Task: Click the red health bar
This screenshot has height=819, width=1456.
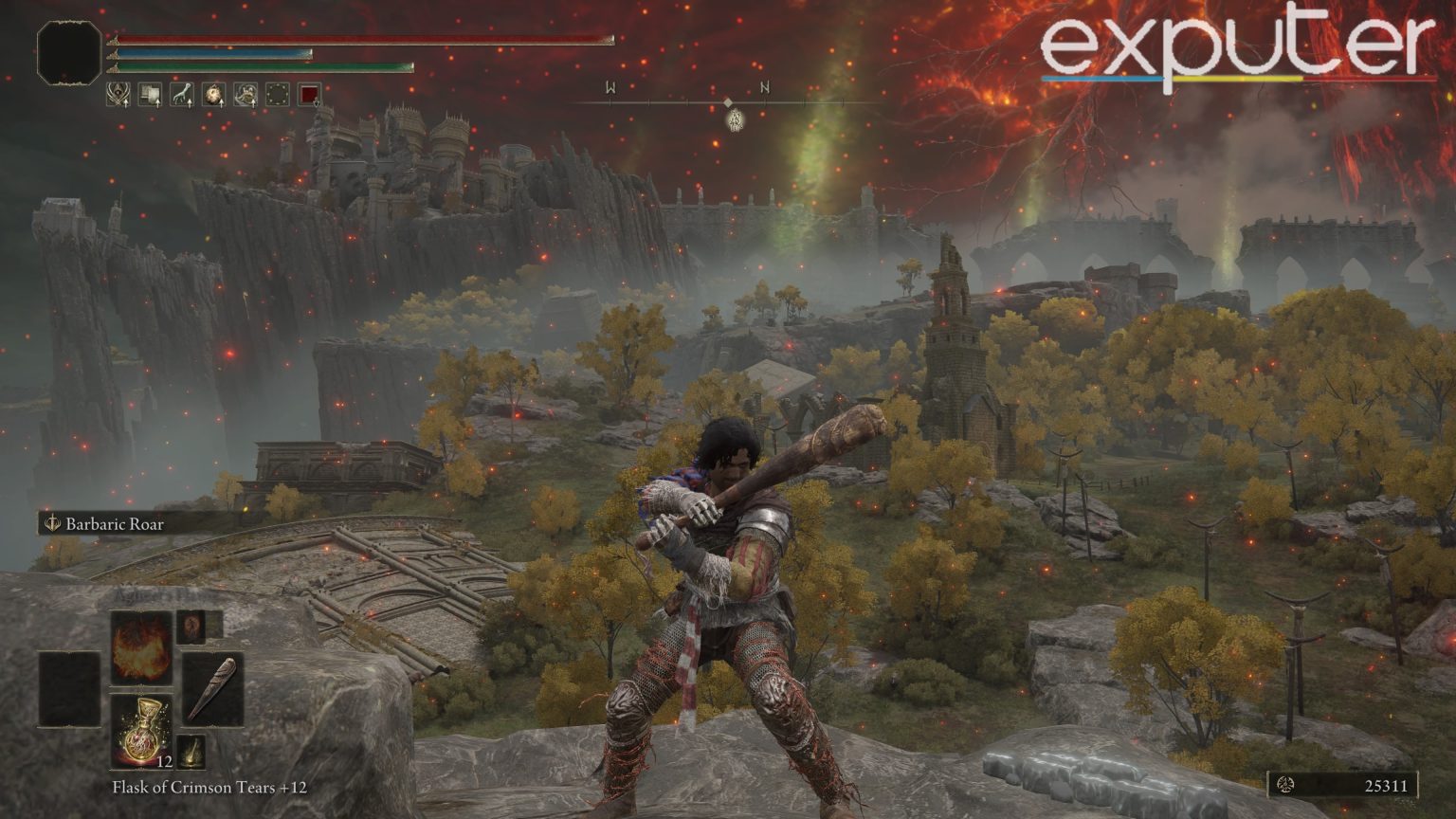Action: [x=360, y=39]
